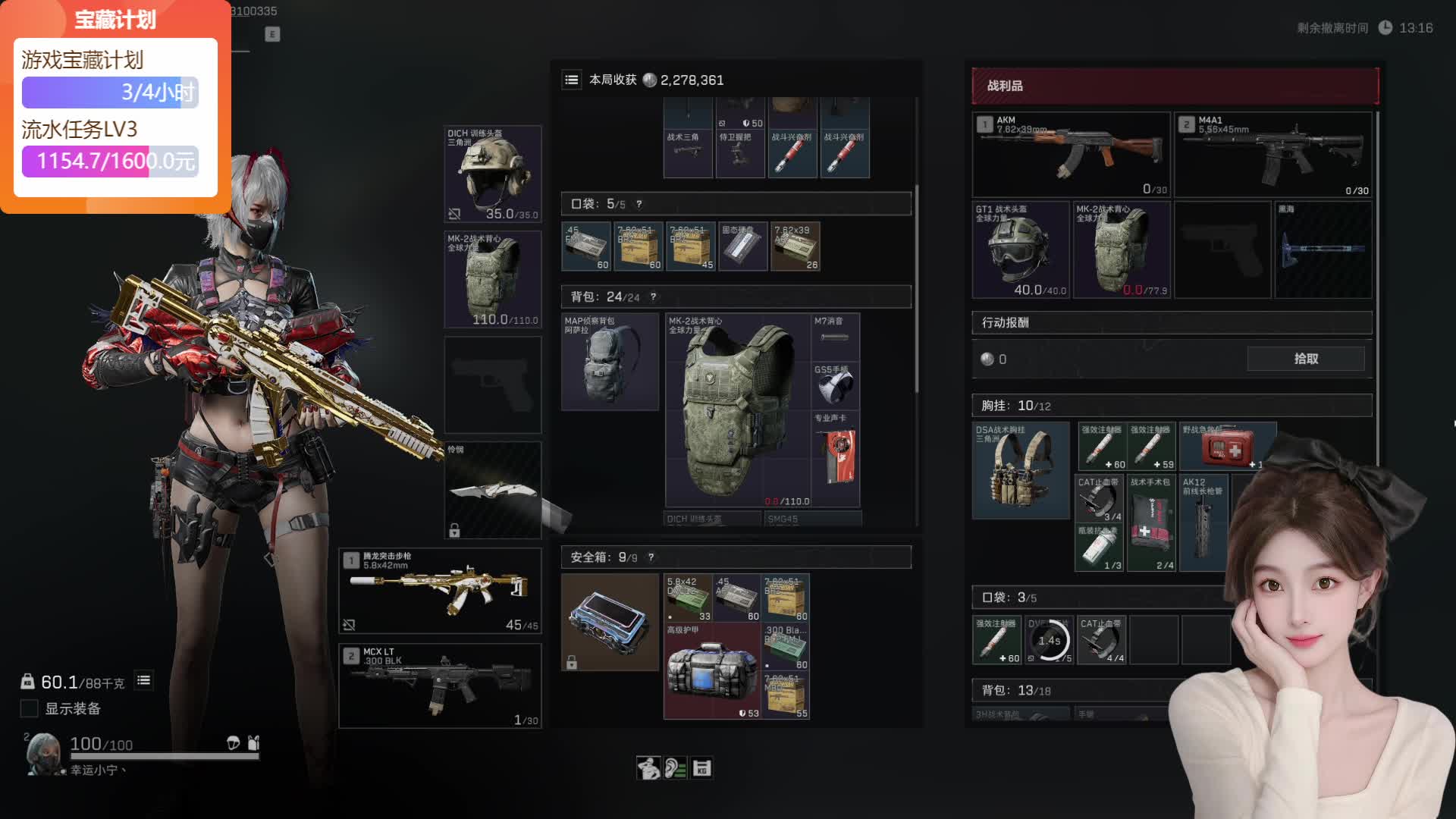Select the AK12 前线长枪管 barrel item

[1203, 523]
